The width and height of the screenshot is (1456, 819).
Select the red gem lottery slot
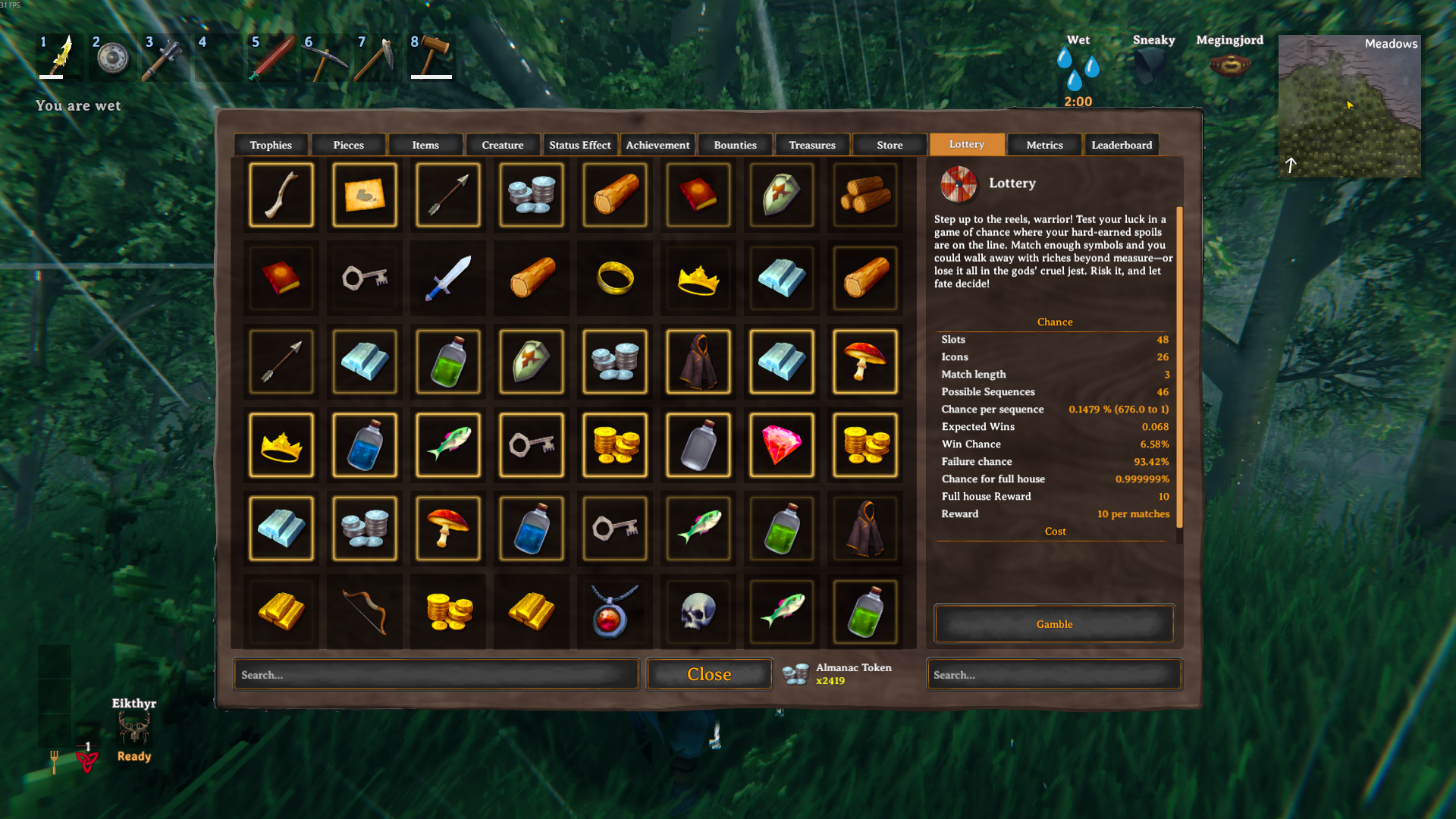pos(782,445)
